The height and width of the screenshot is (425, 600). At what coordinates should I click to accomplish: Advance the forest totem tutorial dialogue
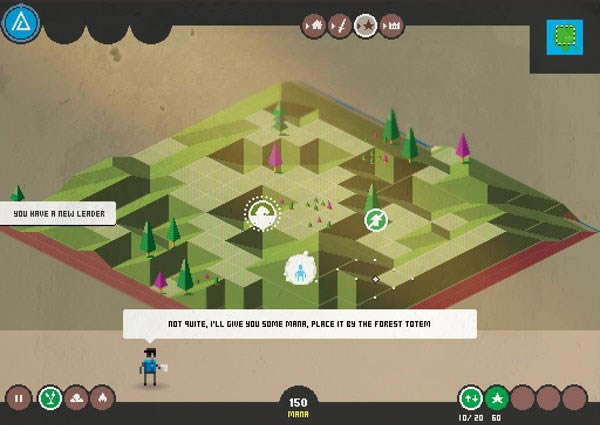pyautogui.click(x=299, y=324)
